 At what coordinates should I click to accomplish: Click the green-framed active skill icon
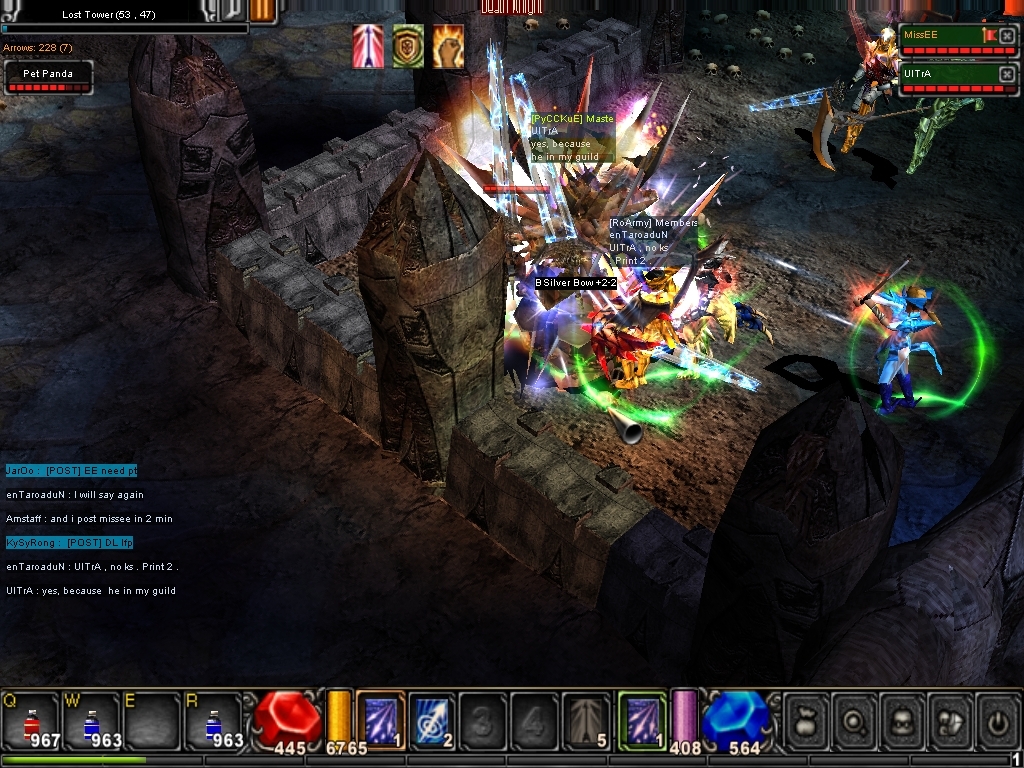coord(642,720)
